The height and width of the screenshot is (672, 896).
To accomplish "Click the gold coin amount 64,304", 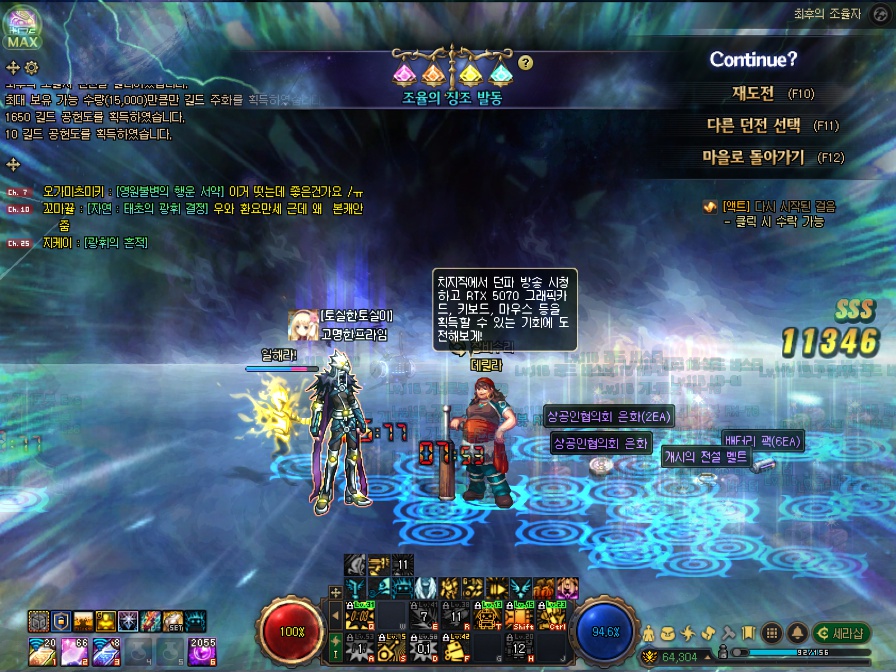I will pos(678,657).
